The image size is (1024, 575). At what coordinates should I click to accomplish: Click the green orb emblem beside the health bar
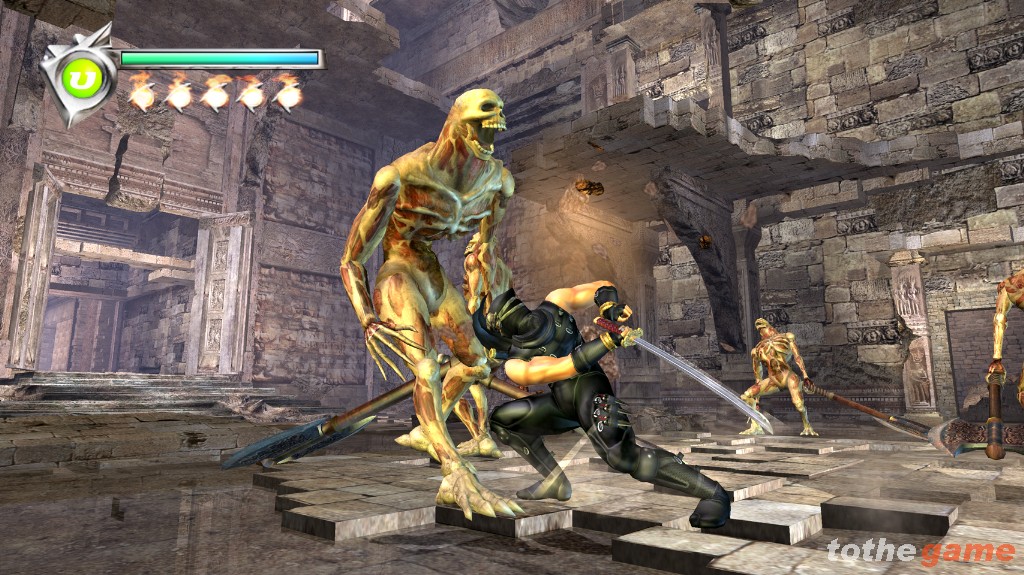tap(83, 80)
